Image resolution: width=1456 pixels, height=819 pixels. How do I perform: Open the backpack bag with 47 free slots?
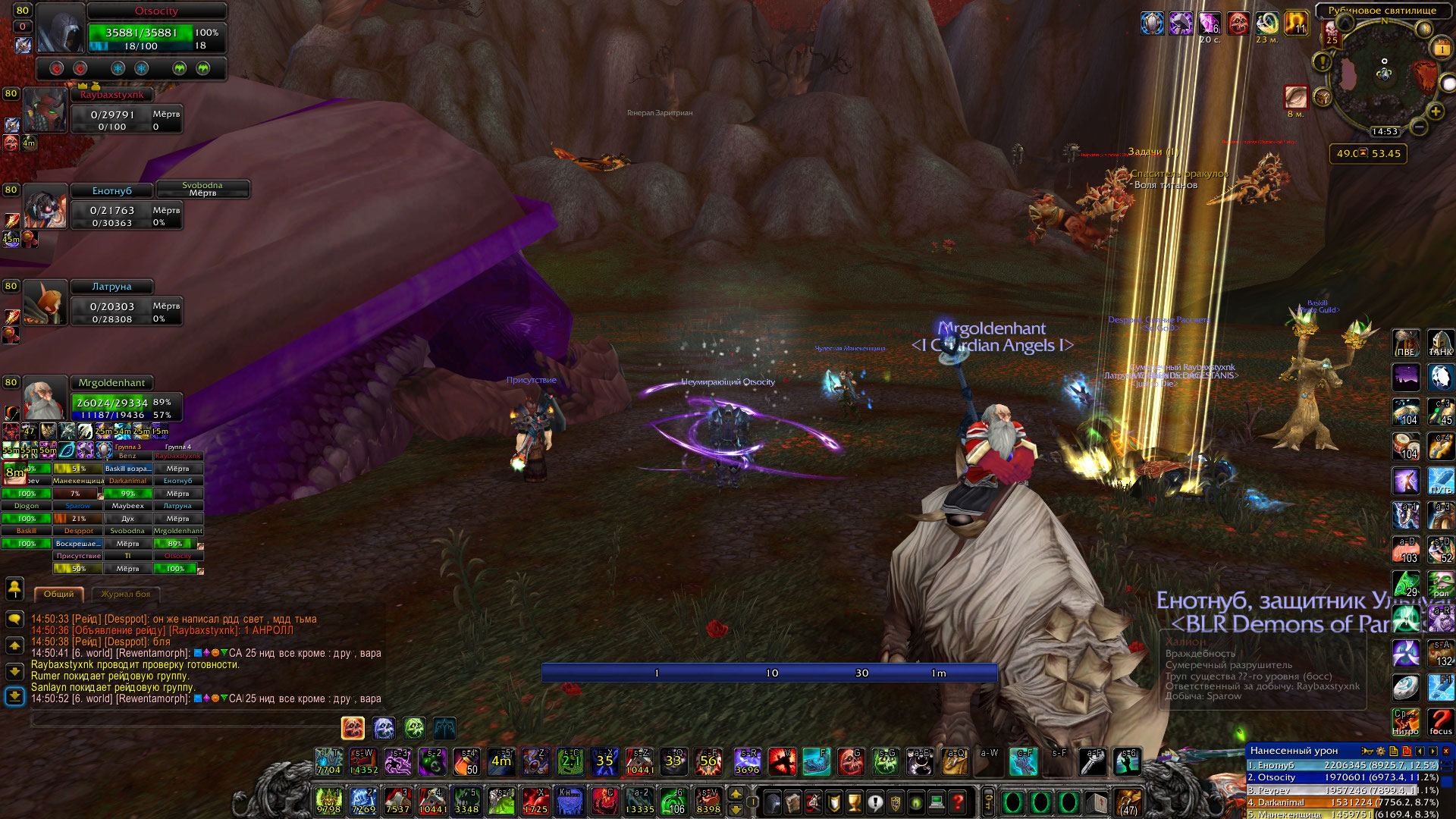1128,802
